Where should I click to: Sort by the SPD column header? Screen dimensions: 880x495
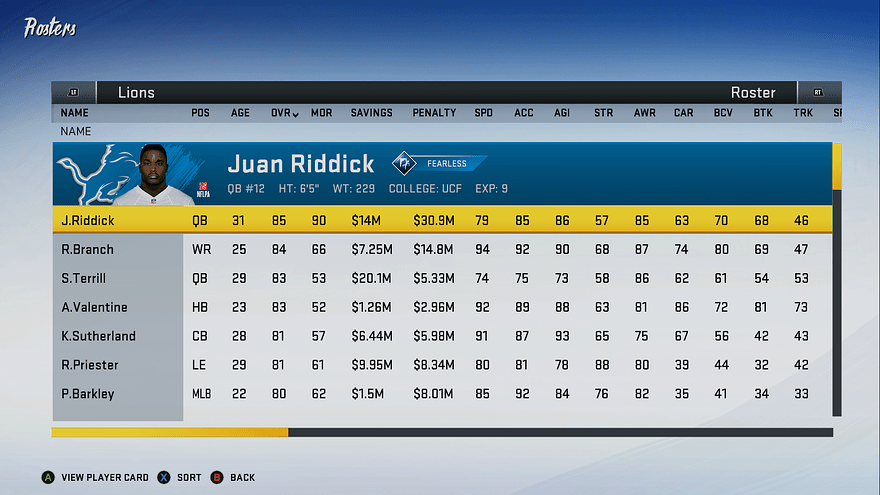484,113
